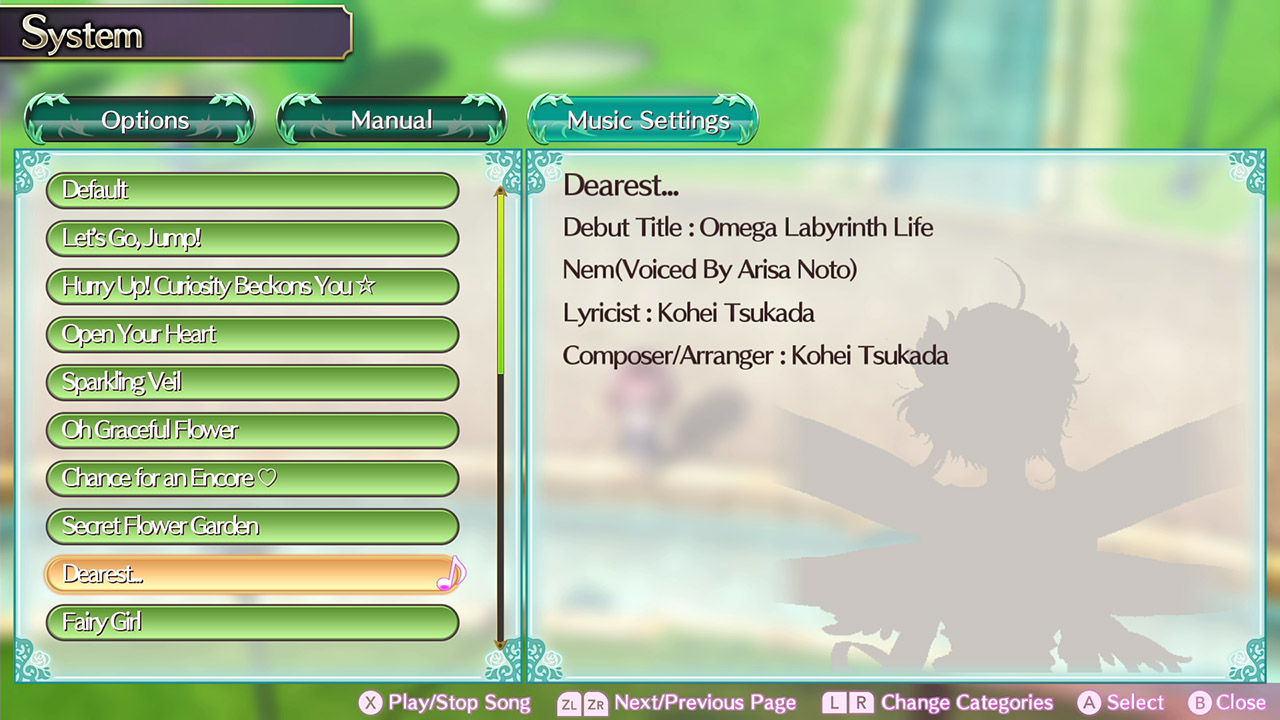Click the music note icon on Dearest...
Screen dimensions: 1280x720
452,571
